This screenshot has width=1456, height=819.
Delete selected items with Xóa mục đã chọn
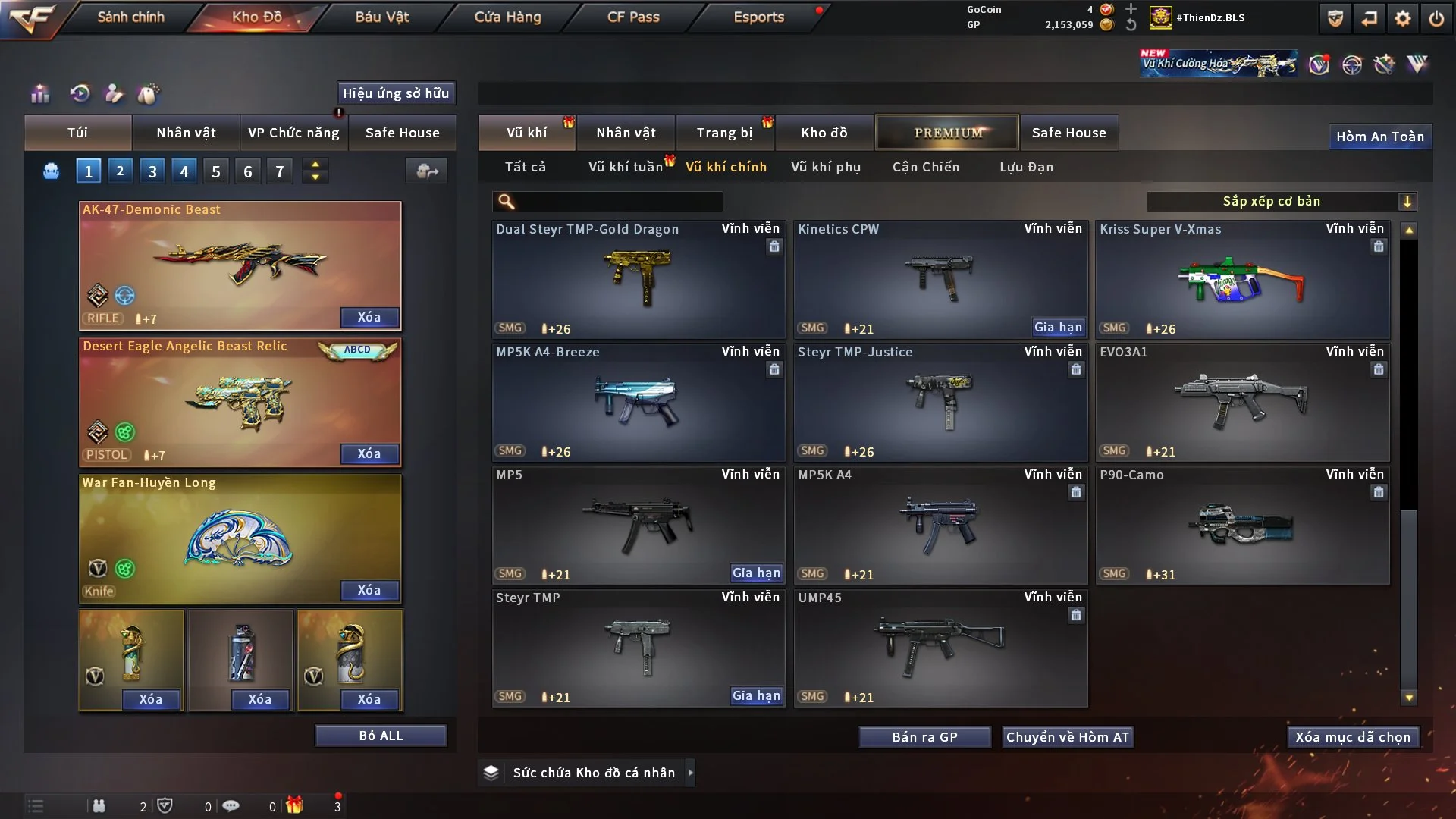click(1353, 737)
